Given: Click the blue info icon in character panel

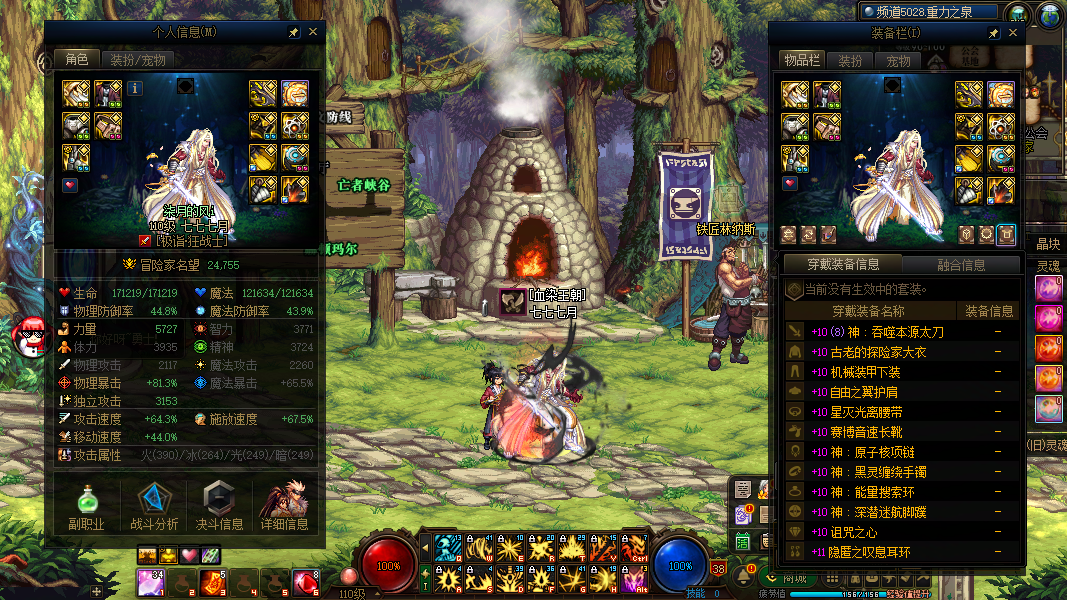Looking at the screenshot, I should 135,88.
